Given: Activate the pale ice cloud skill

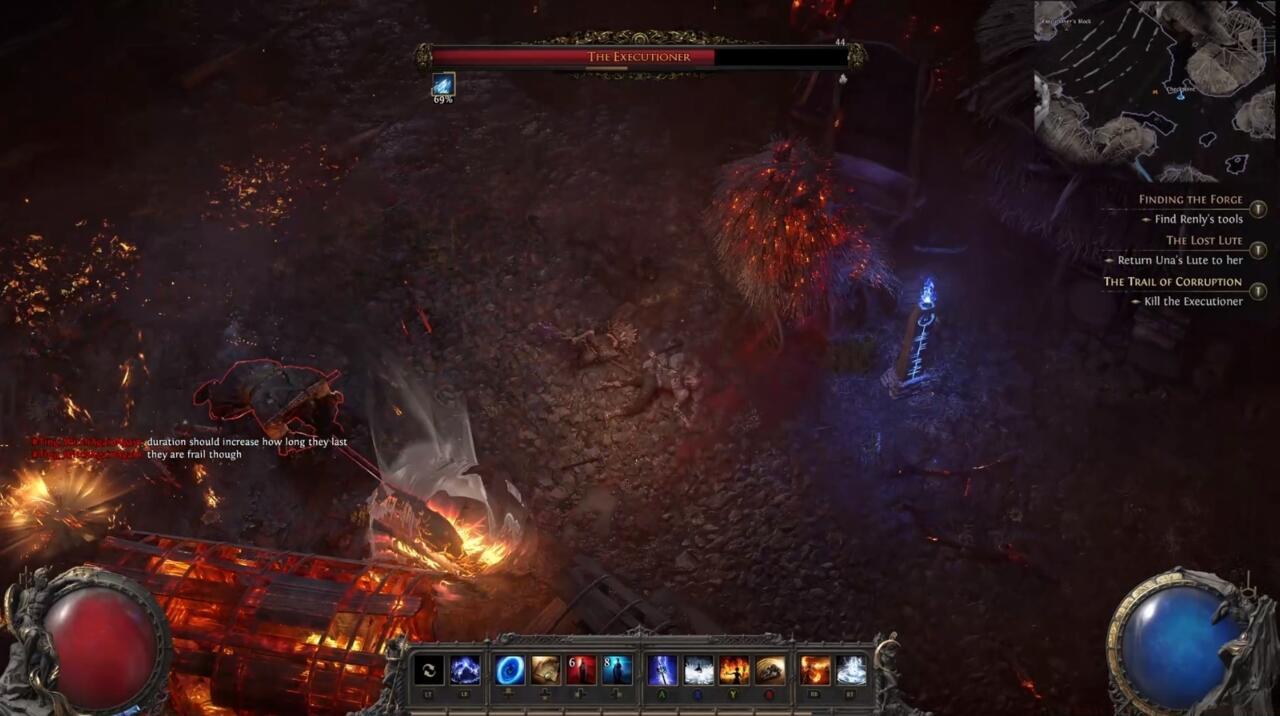Looking at the screenshot, I should coord(851,670).
